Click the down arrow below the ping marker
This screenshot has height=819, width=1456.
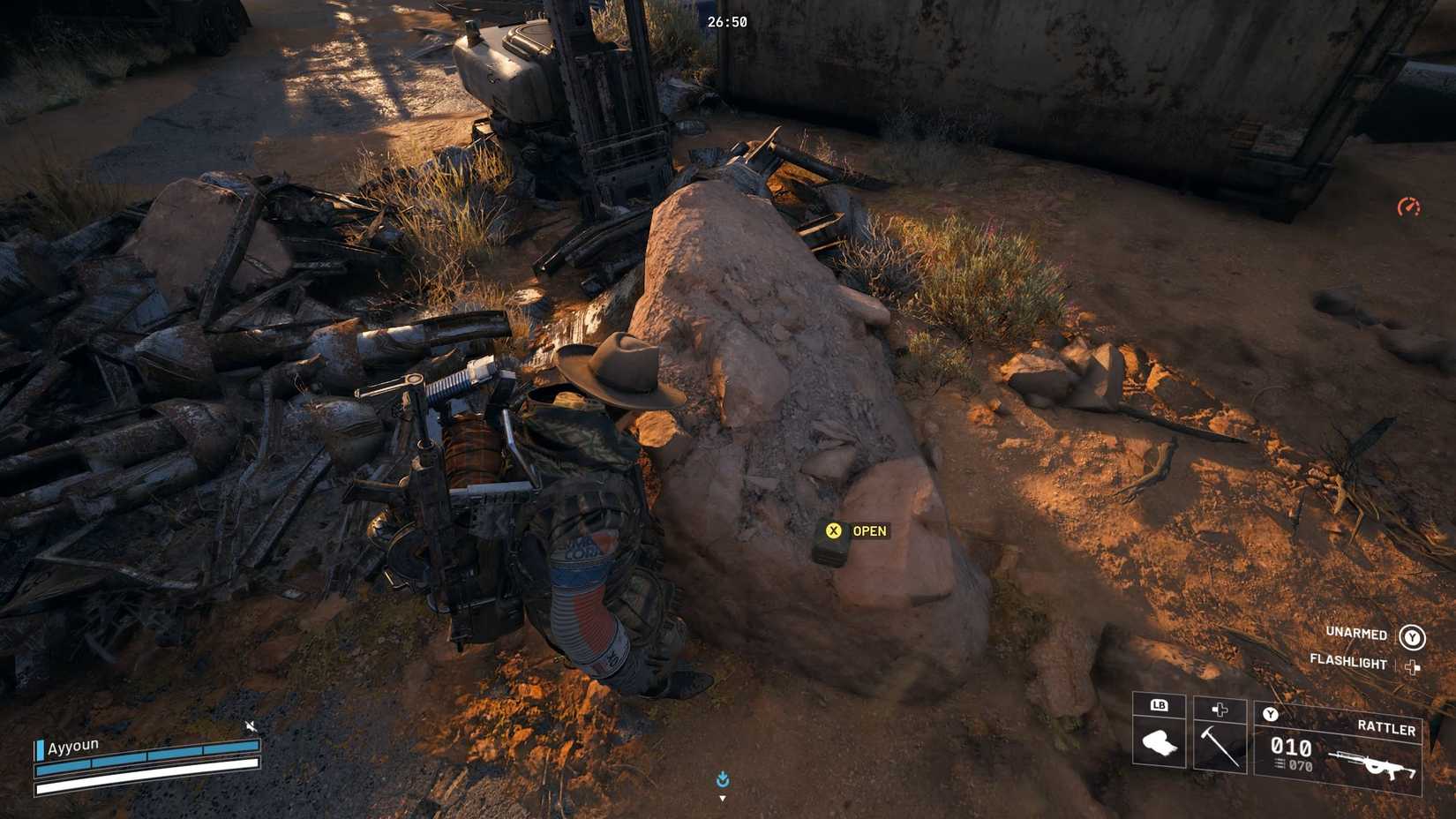722,798
